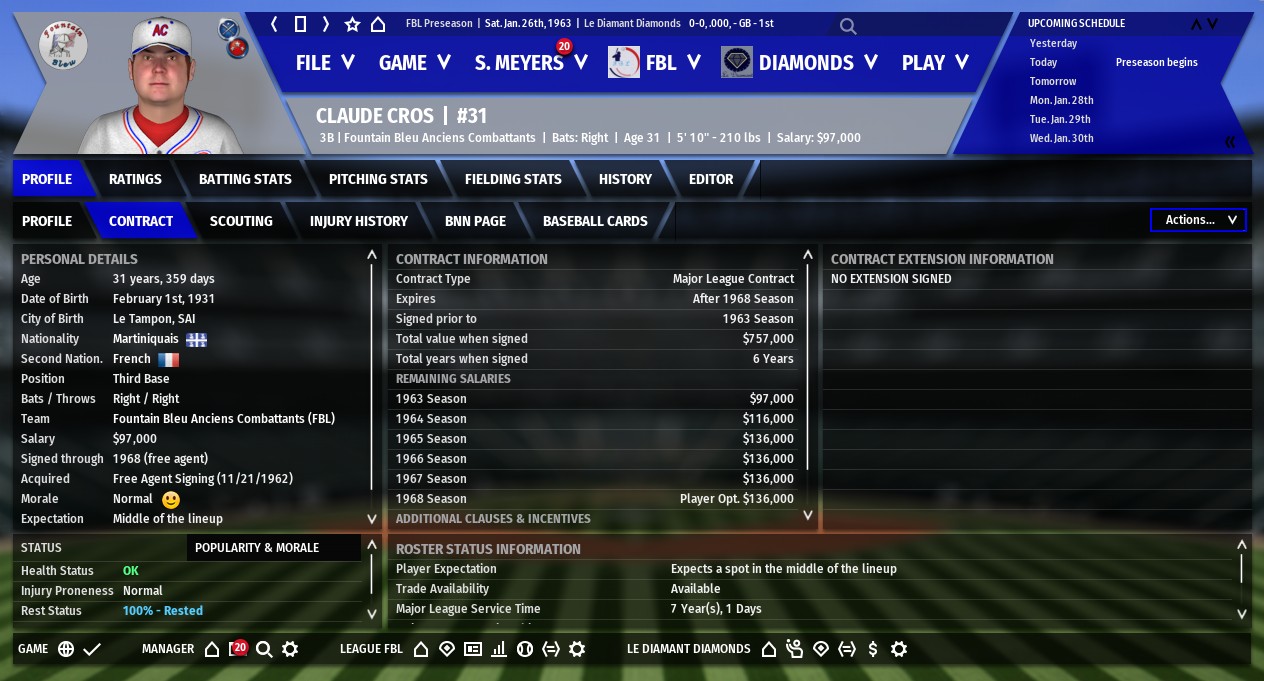Open the S. MEYERS manager menu
The image size is (1264, 681).
coord(529,63)
